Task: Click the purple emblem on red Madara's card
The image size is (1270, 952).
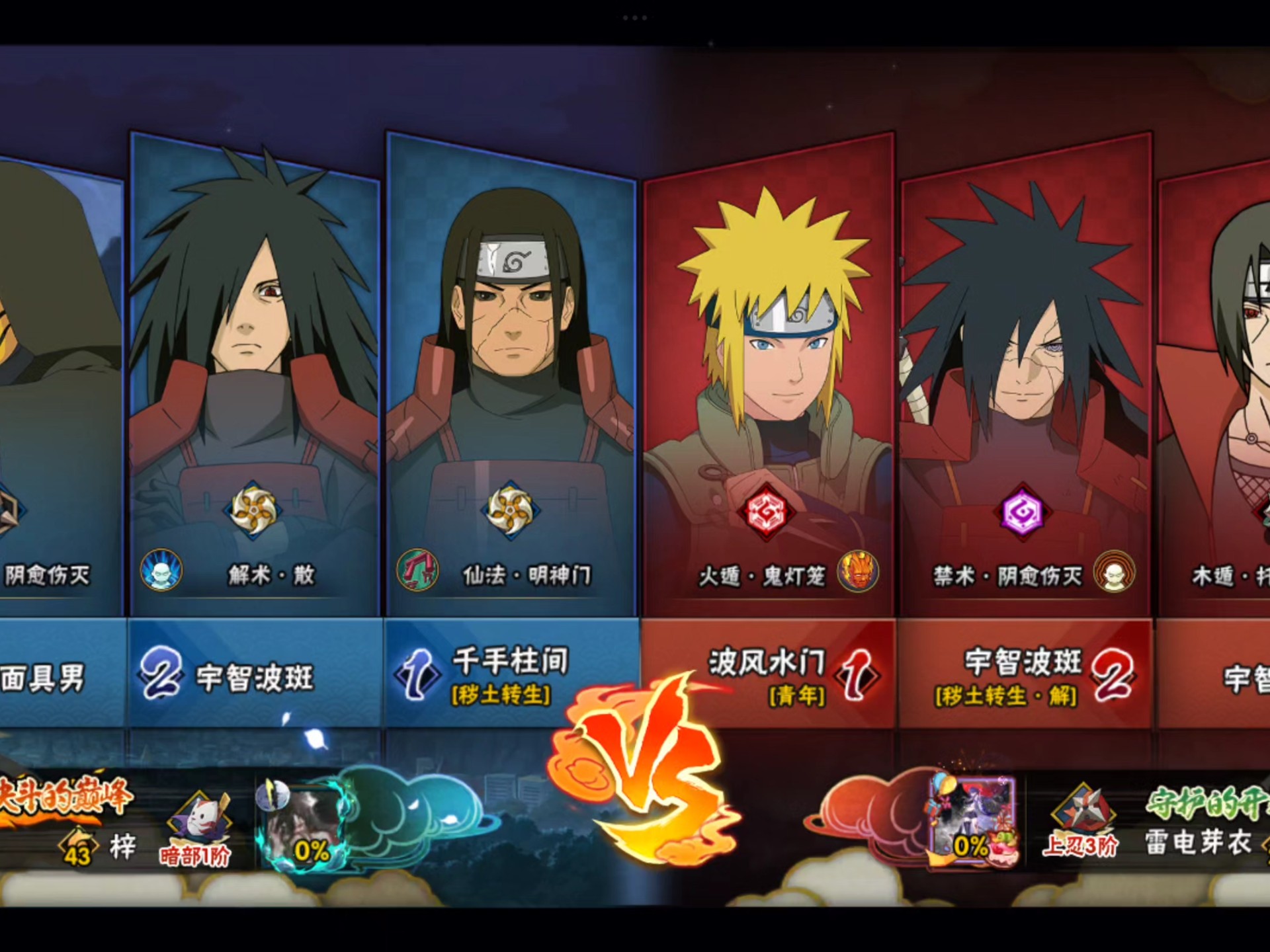Action: click(1022, 512)
